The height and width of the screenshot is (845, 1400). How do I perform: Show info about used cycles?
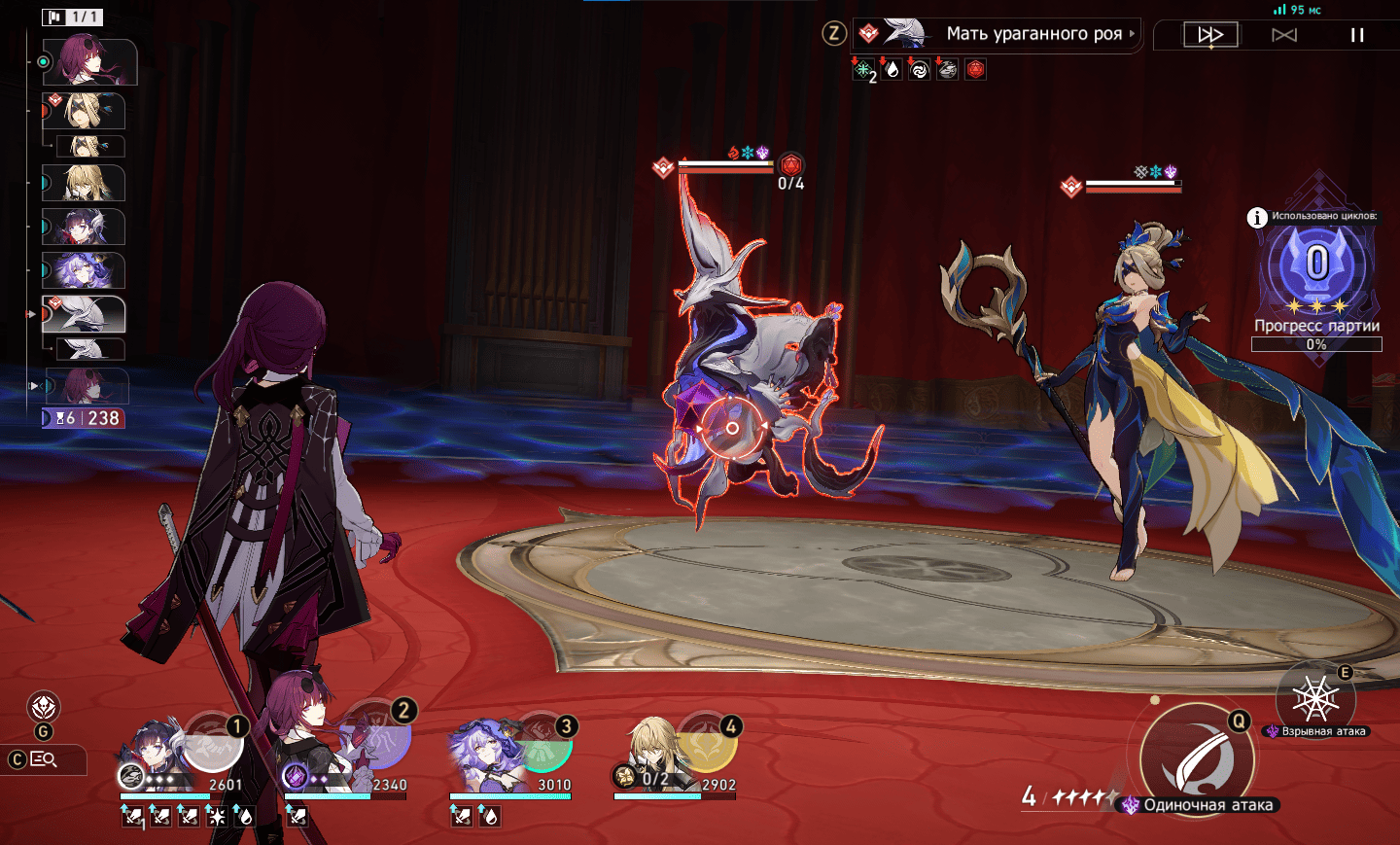[x=1257, y=217]
